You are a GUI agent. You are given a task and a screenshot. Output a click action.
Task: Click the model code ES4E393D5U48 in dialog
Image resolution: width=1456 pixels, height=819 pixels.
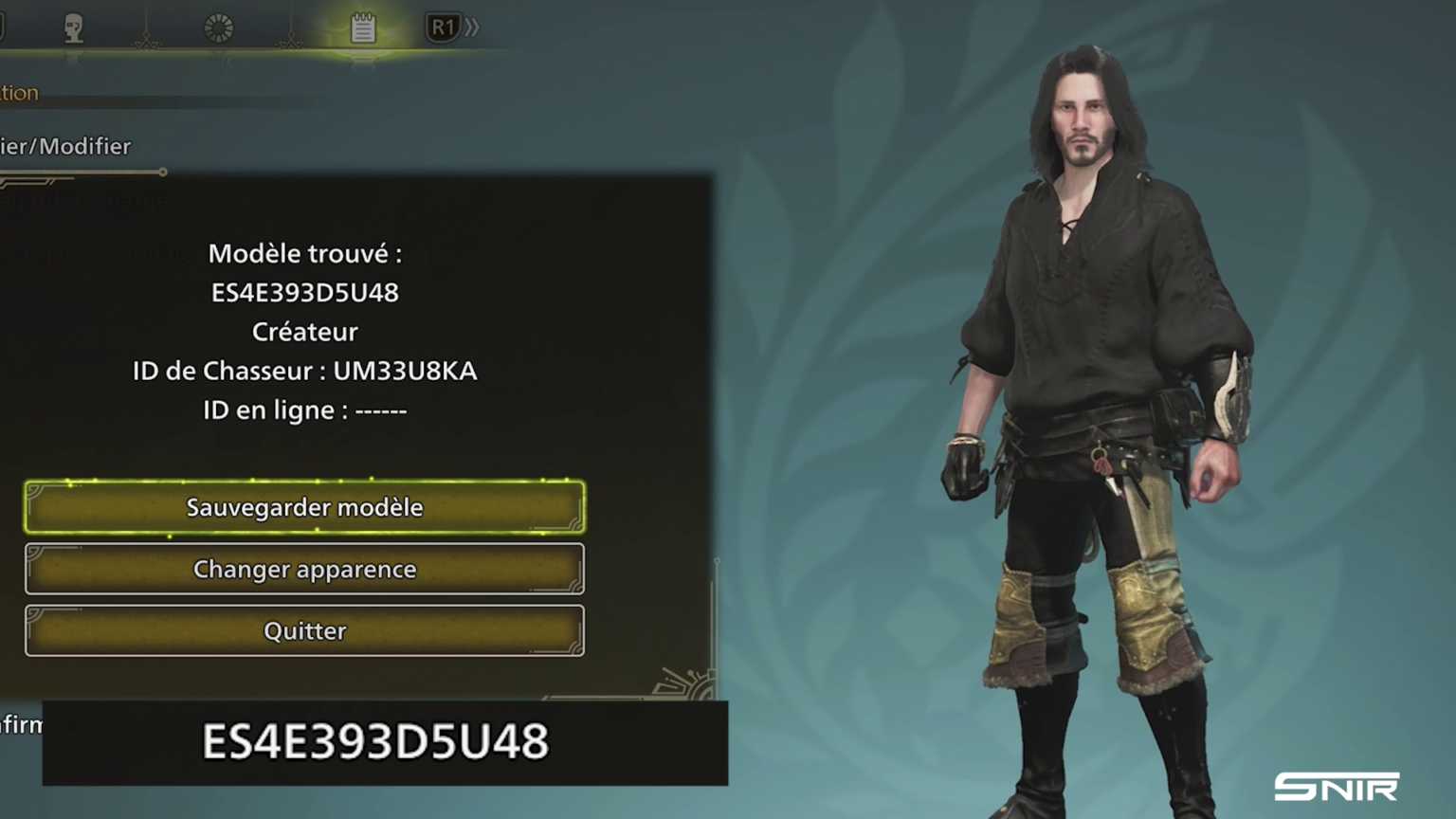(x=306, y=292)
